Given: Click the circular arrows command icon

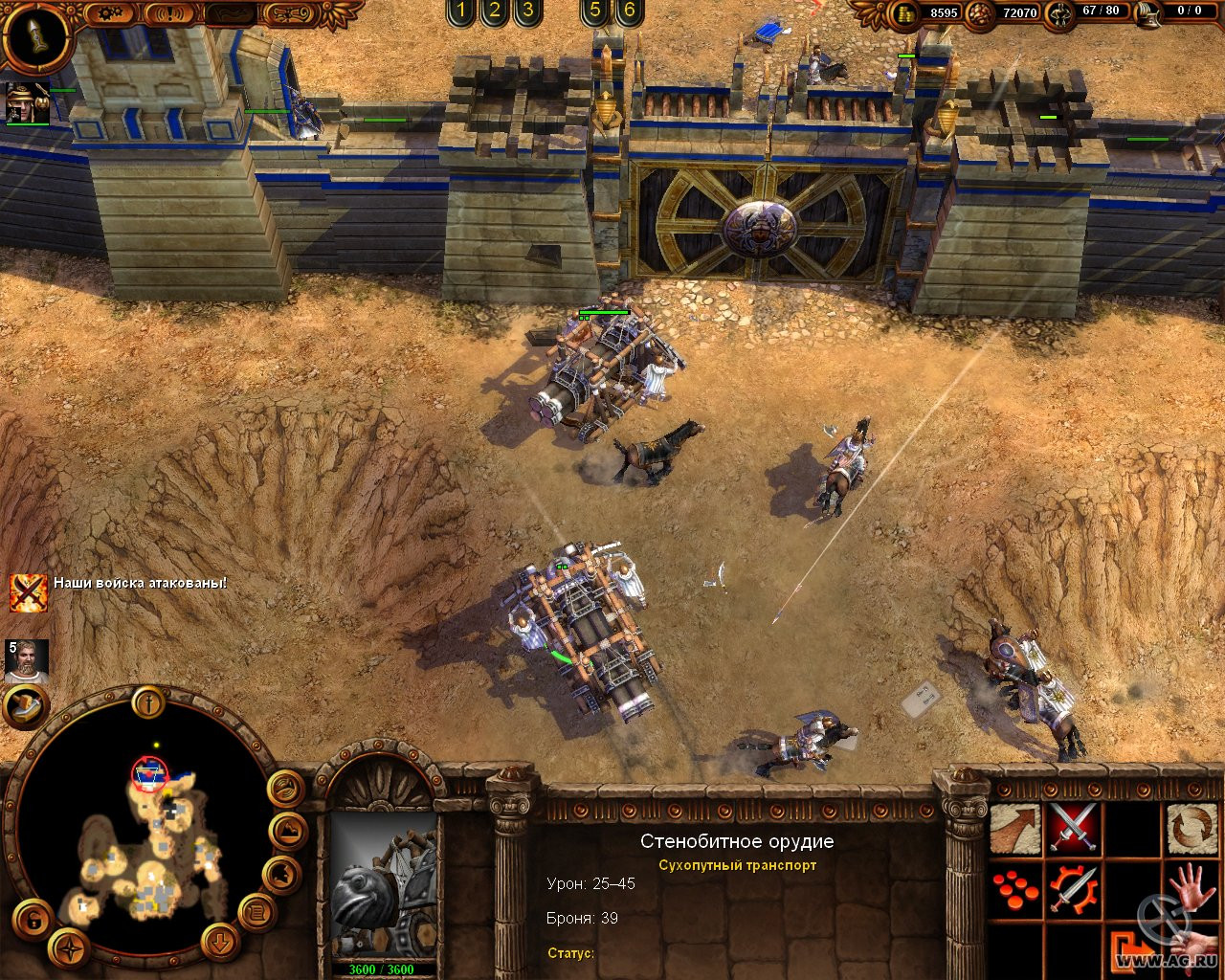Looking at the screenshot, I should coord(1192,829).
